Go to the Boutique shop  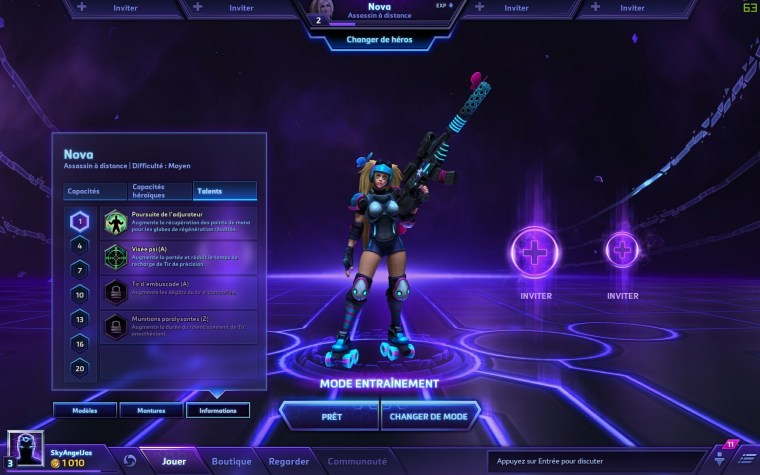coord(231,461)
